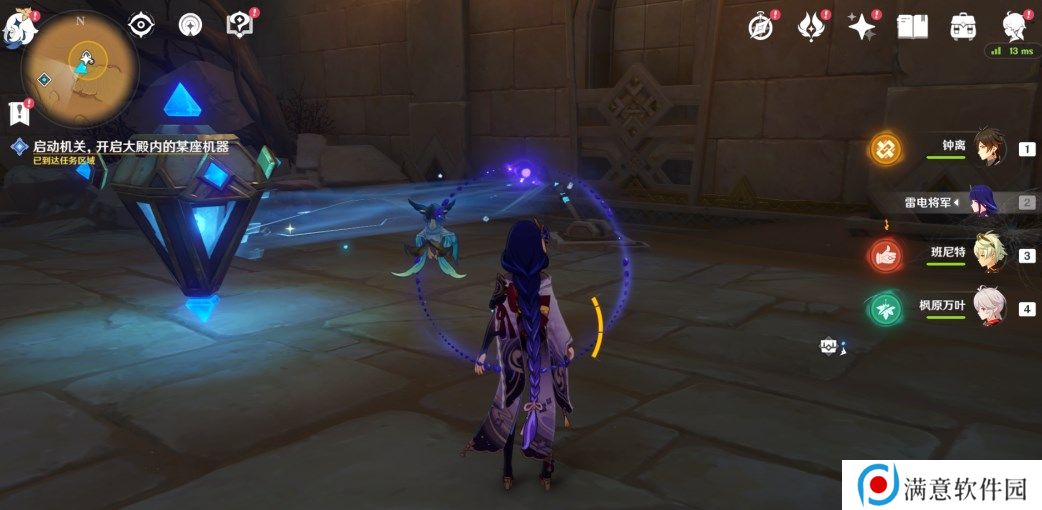Open the tutorial book icon with question mark

click(x=240, y=25)
